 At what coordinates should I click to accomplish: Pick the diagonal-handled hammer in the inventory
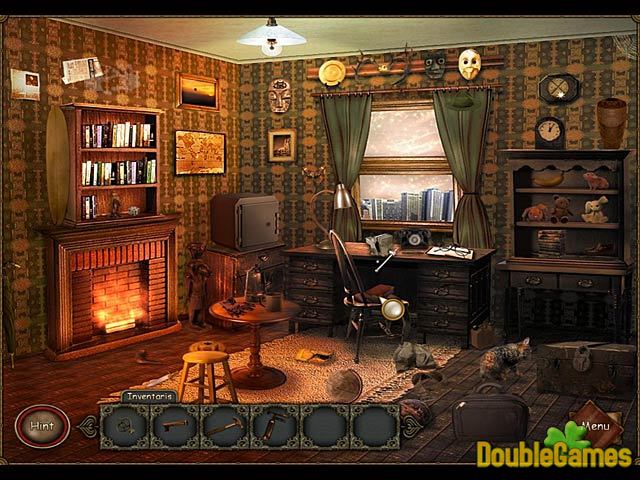point(223,426)
